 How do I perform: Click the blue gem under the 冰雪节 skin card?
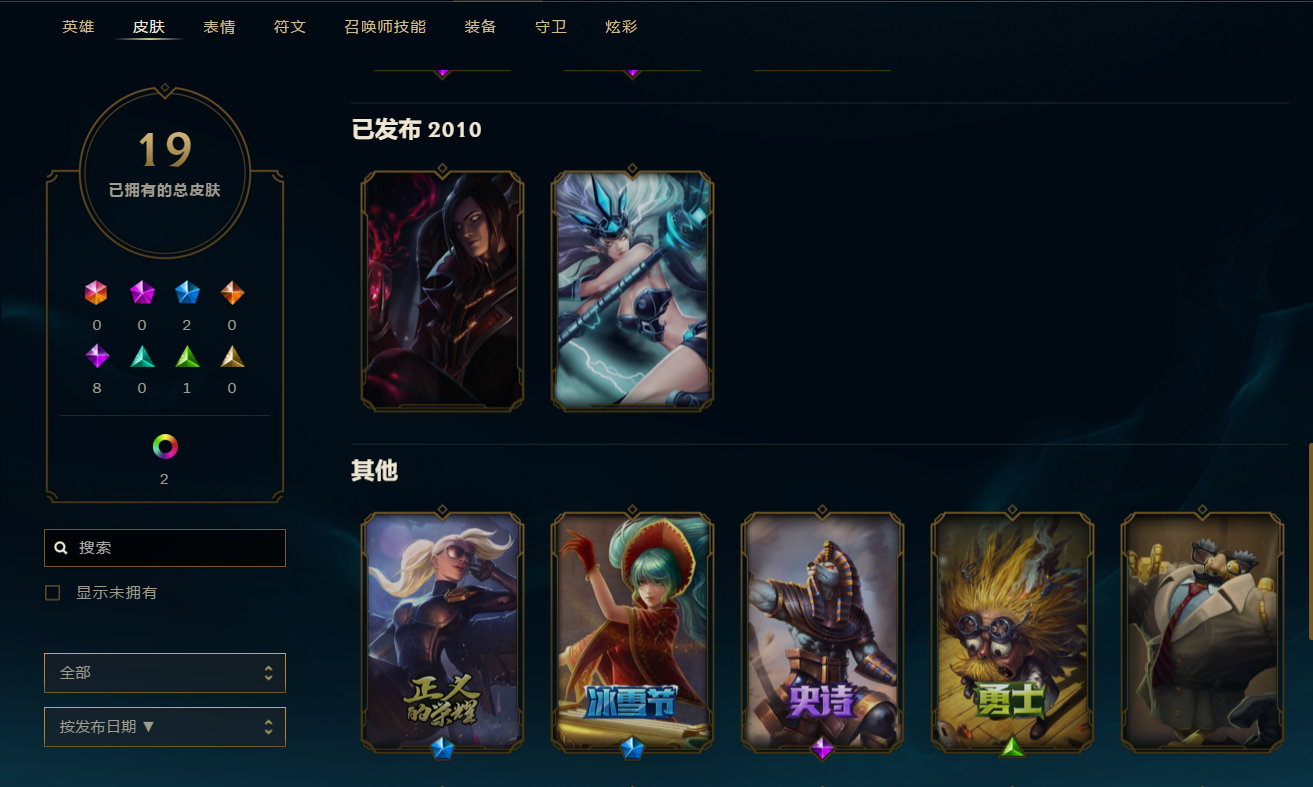633,747
